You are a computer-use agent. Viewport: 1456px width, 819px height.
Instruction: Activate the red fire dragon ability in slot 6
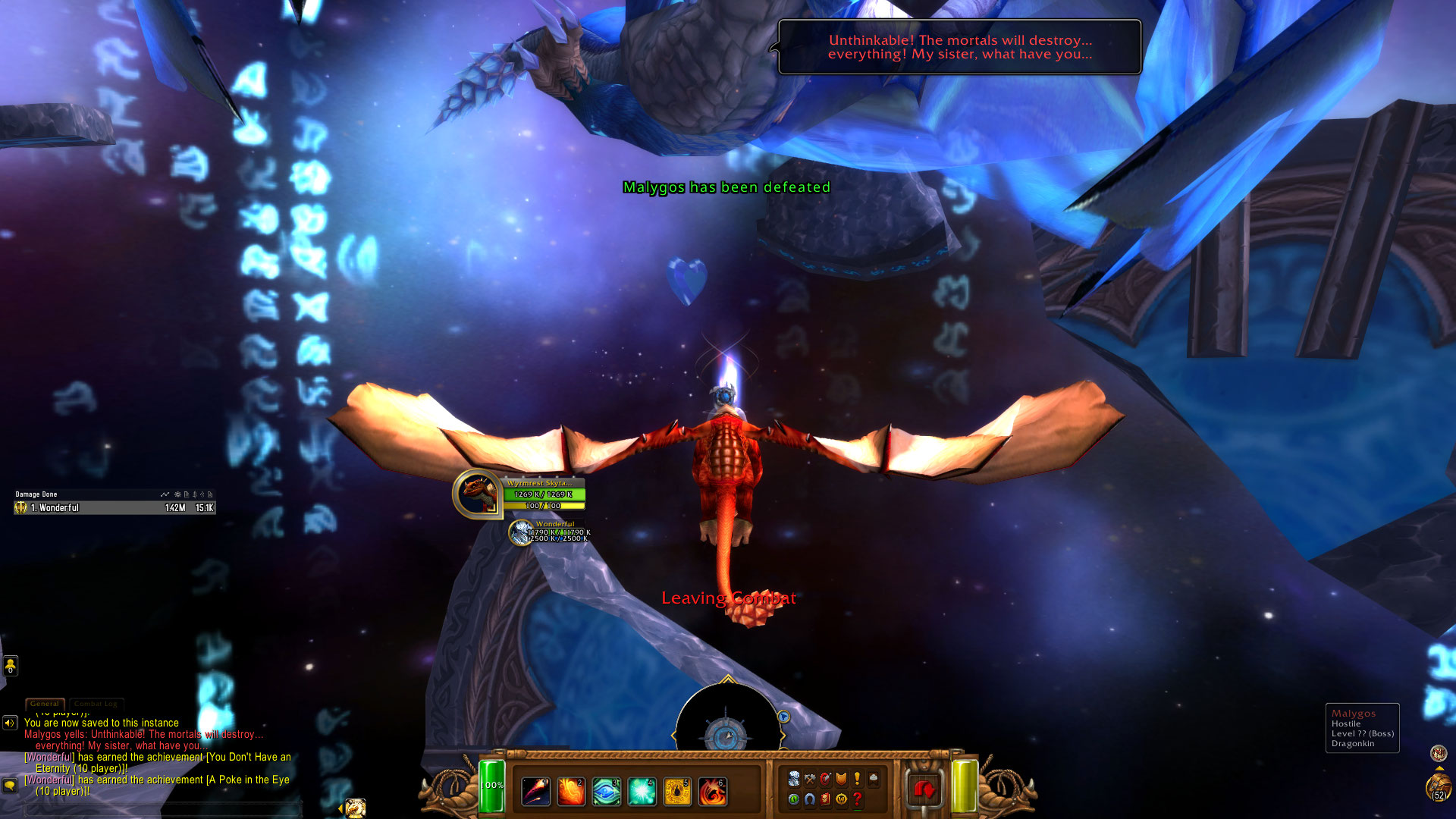(712, 791)
